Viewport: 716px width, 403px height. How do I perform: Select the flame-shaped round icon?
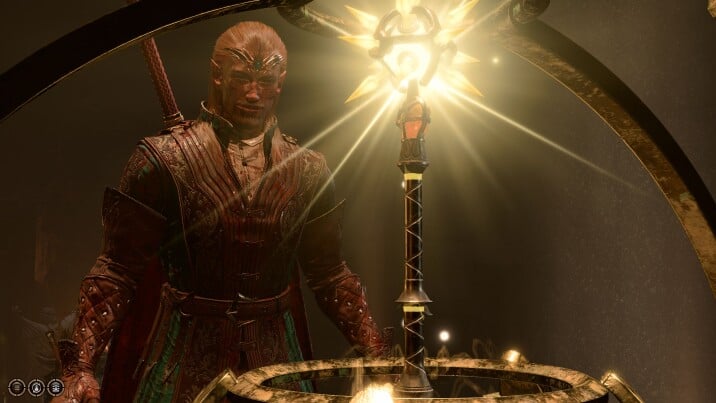(x=36, y=387)
